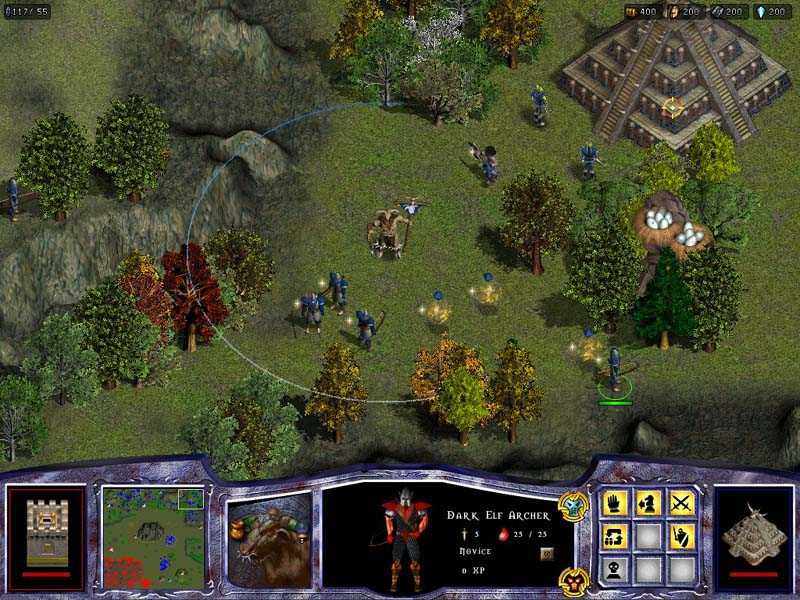Click on the minimap
This screenshot has height=600, width=800.
point(153,537)
